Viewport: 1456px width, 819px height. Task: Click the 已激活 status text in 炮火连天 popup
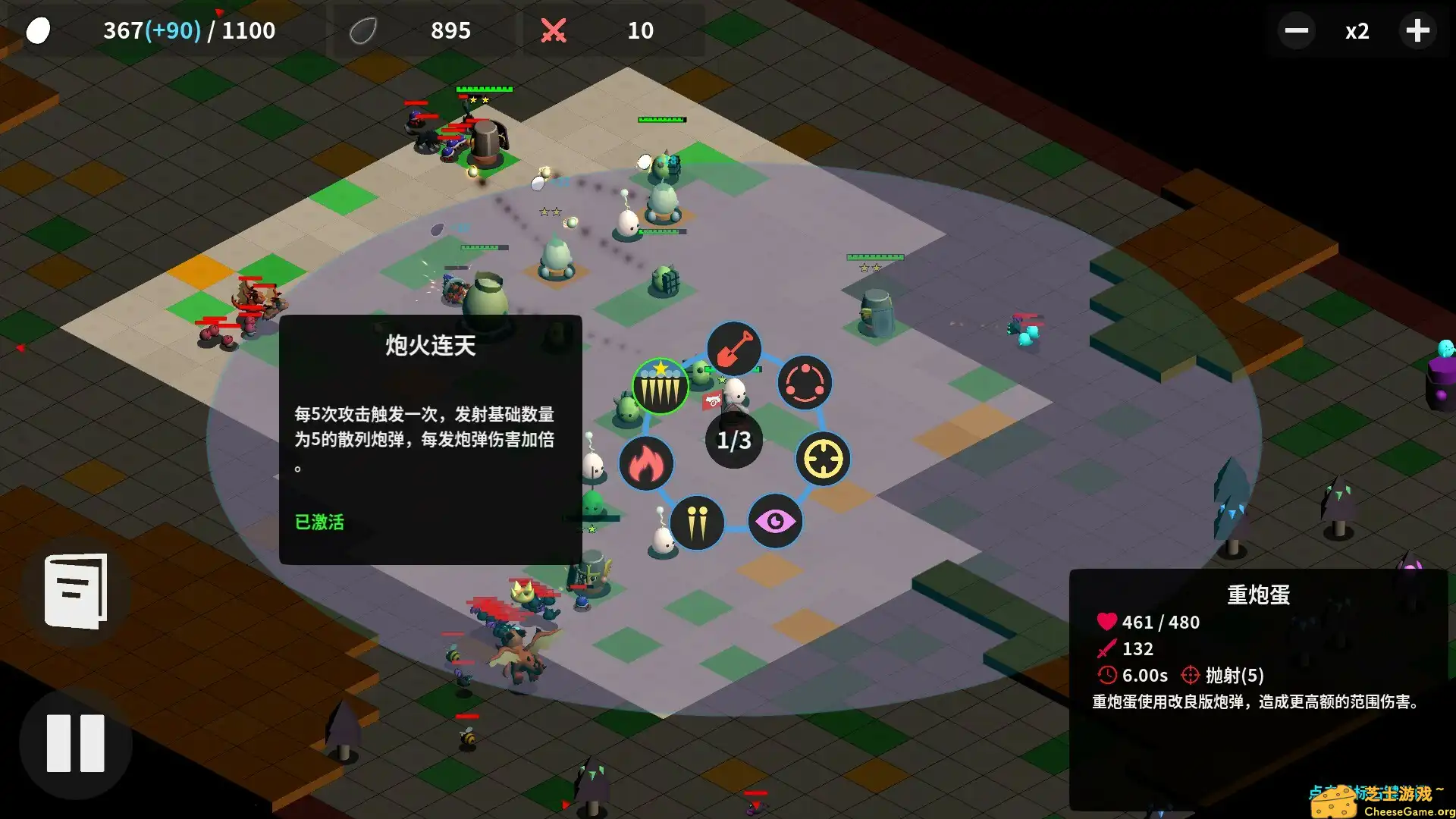(320, 522)
